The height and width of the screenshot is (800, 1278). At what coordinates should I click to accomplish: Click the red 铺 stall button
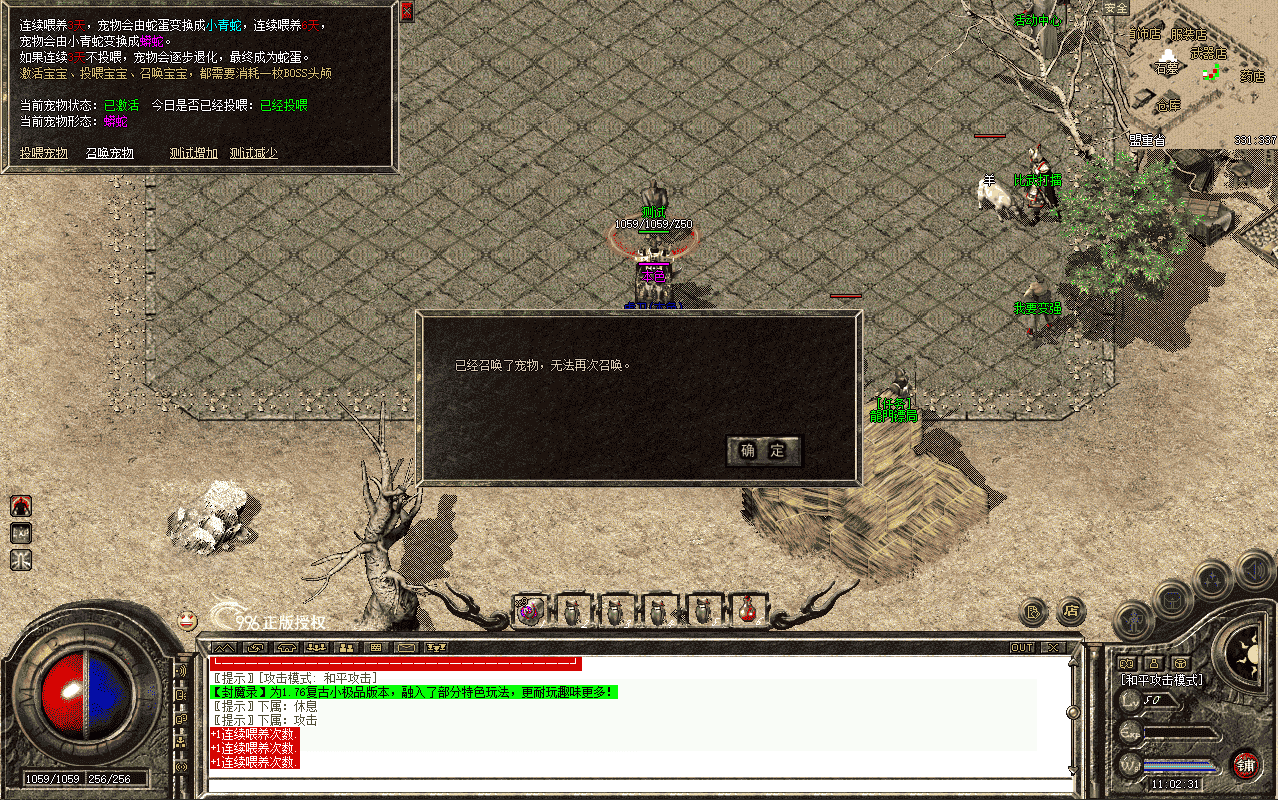tap(1244, 765)
